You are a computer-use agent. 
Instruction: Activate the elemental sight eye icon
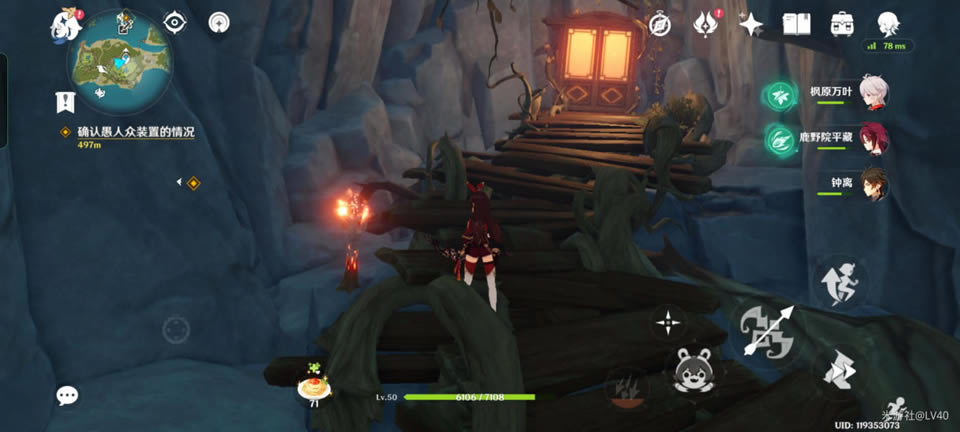coord(175,22)
